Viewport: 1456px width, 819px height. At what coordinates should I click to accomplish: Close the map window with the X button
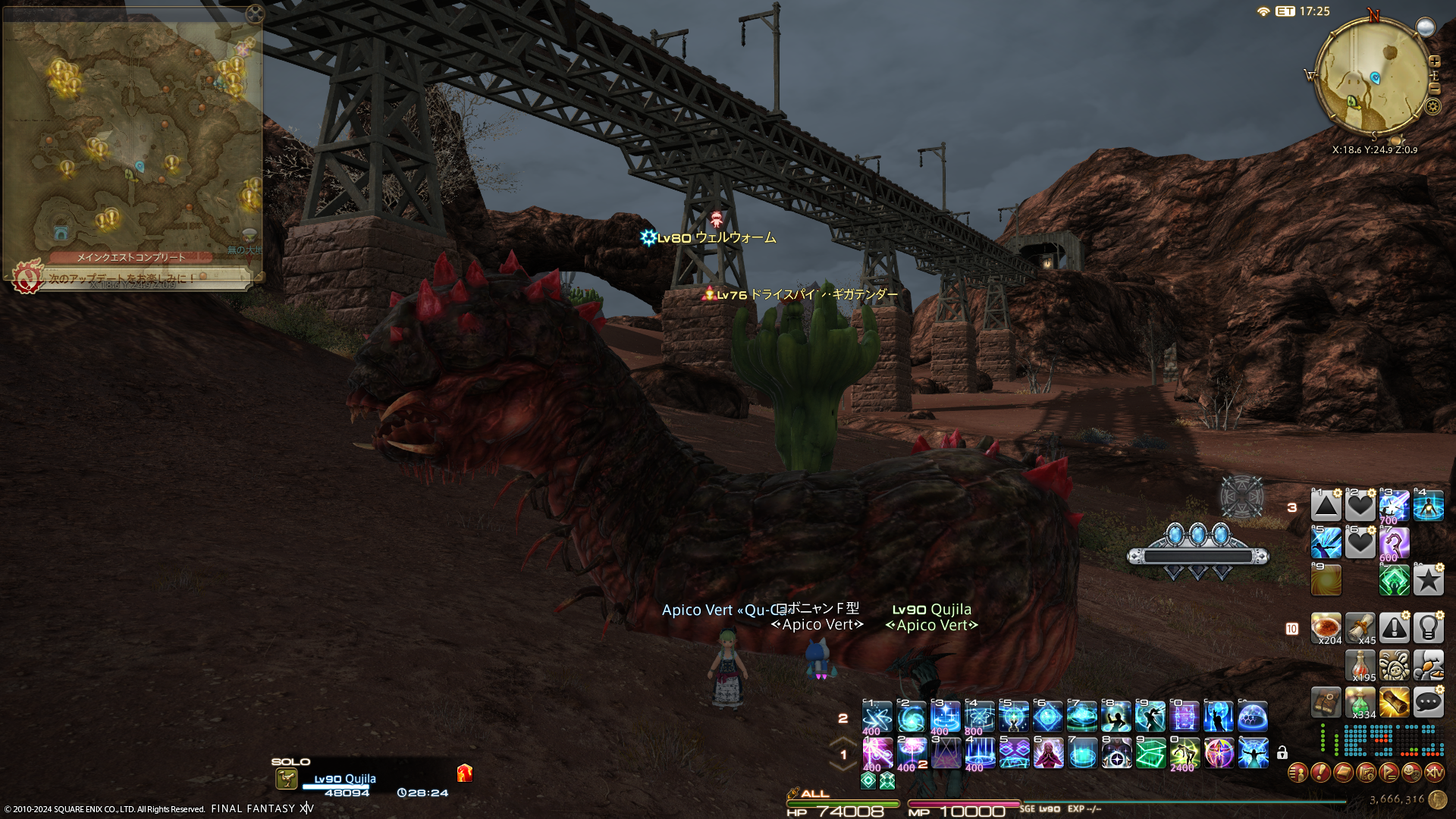(x=255, y=13)
